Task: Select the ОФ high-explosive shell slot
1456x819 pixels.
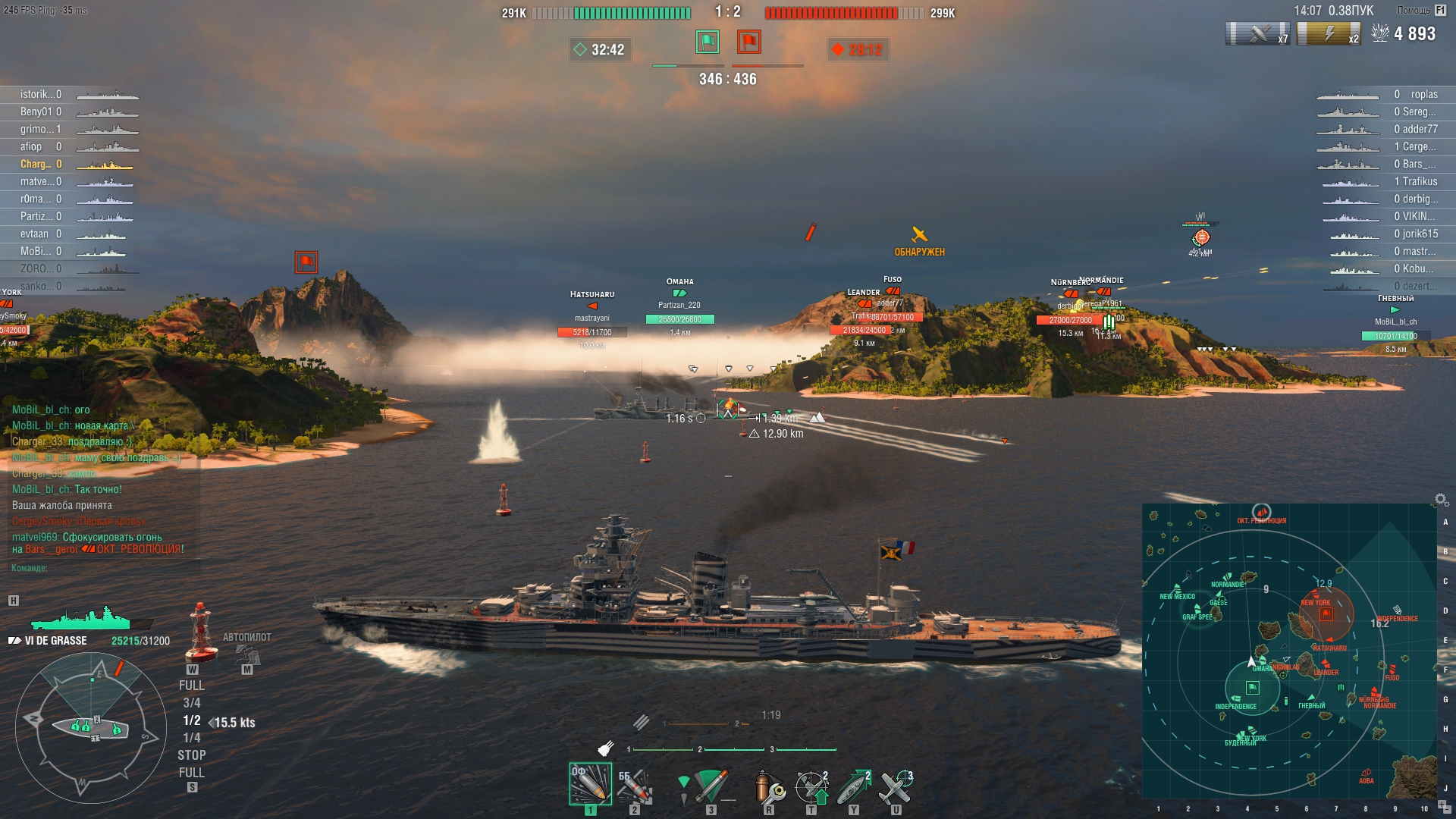Action: click(x=590, y=784)
